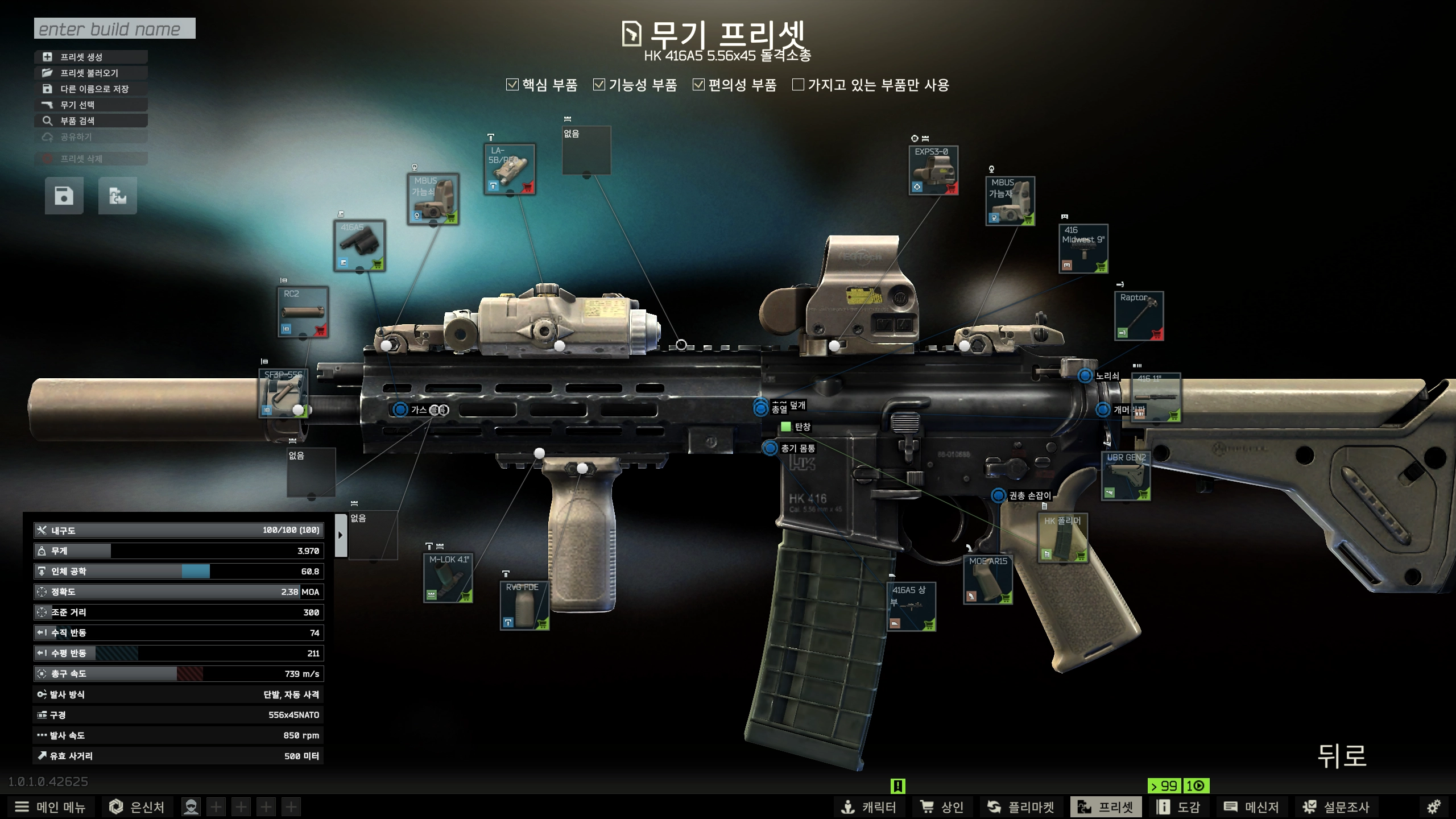Select the EXPS3-0 sight slot
This screenshot has height=819, width=1456.
tap(933, 170)
